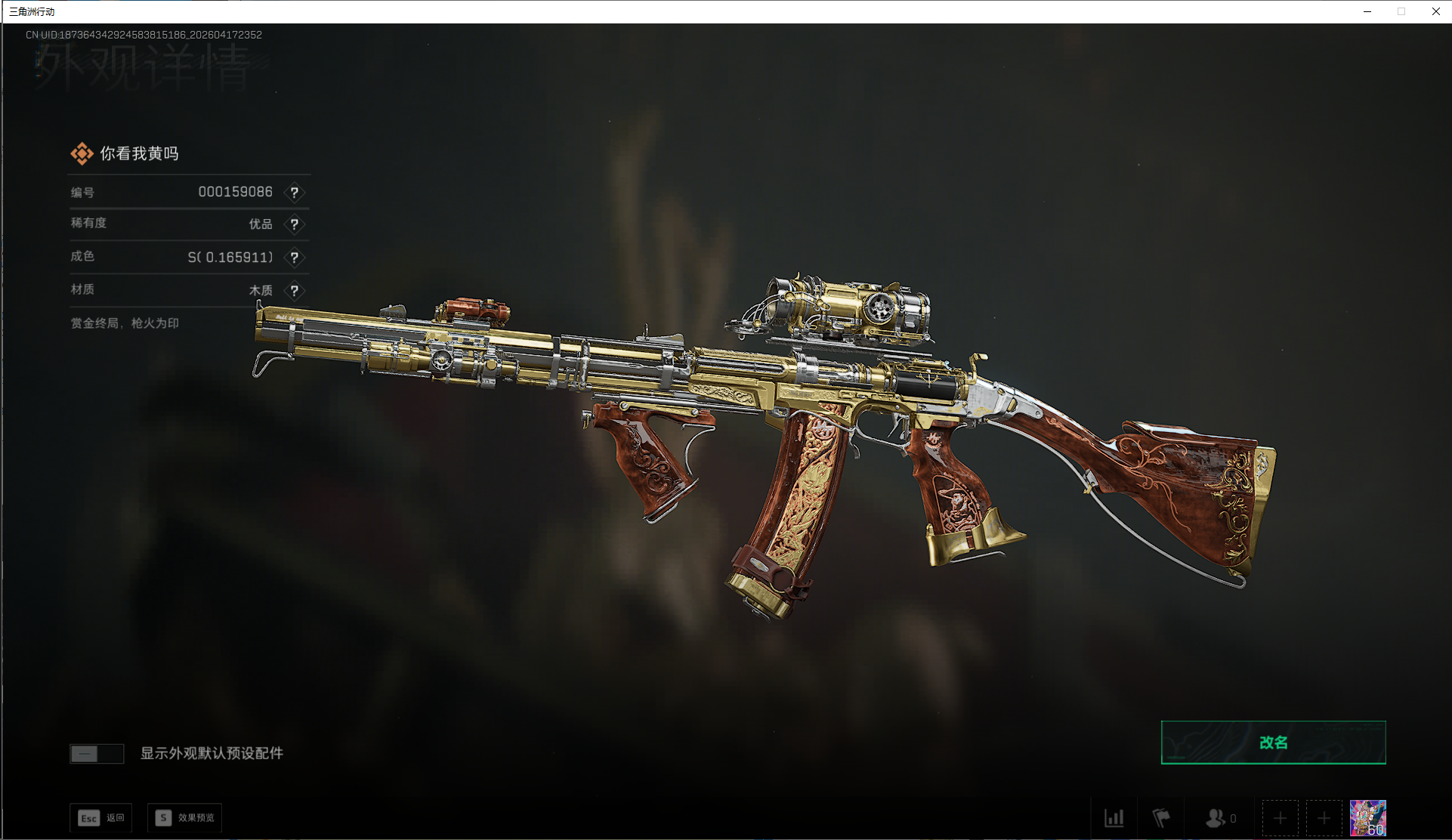The width and height of the screenshot is (1452, 840).
Task: Click the 改名 rename button
Action: [1273, 743]
